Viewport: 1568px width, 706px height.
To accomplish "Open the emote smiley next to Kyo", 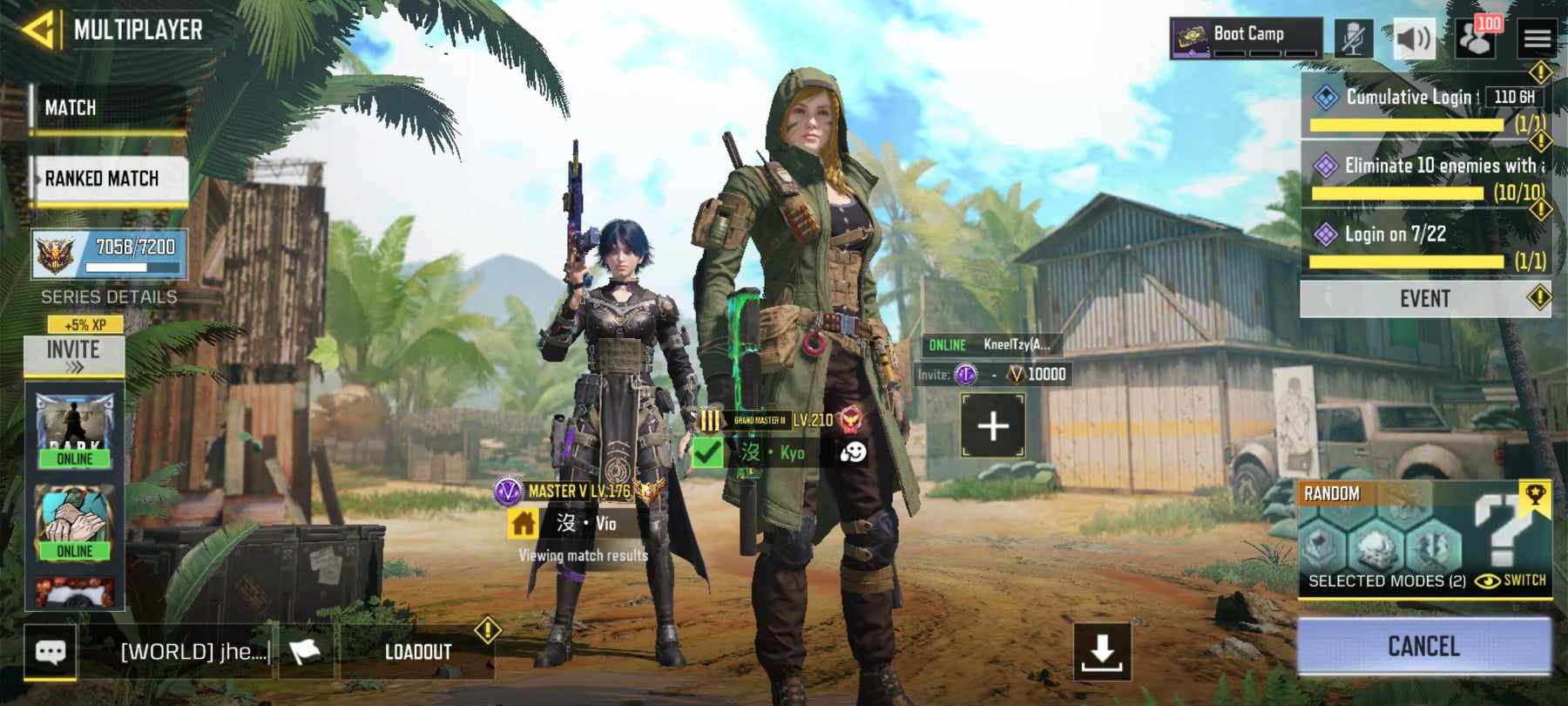I will point(853,452).
